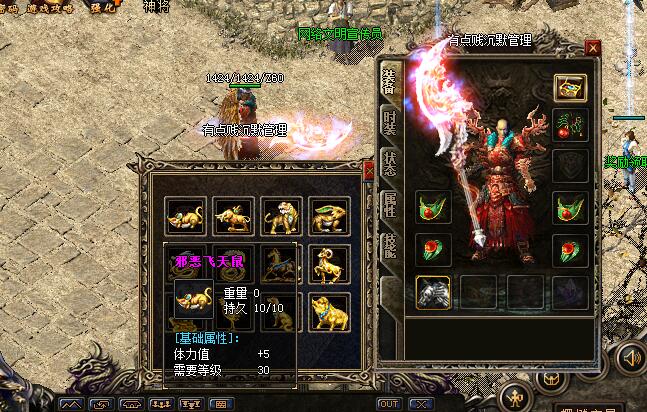
Task: Select the golden rat zodiac slot
Action: click(185, 215)
